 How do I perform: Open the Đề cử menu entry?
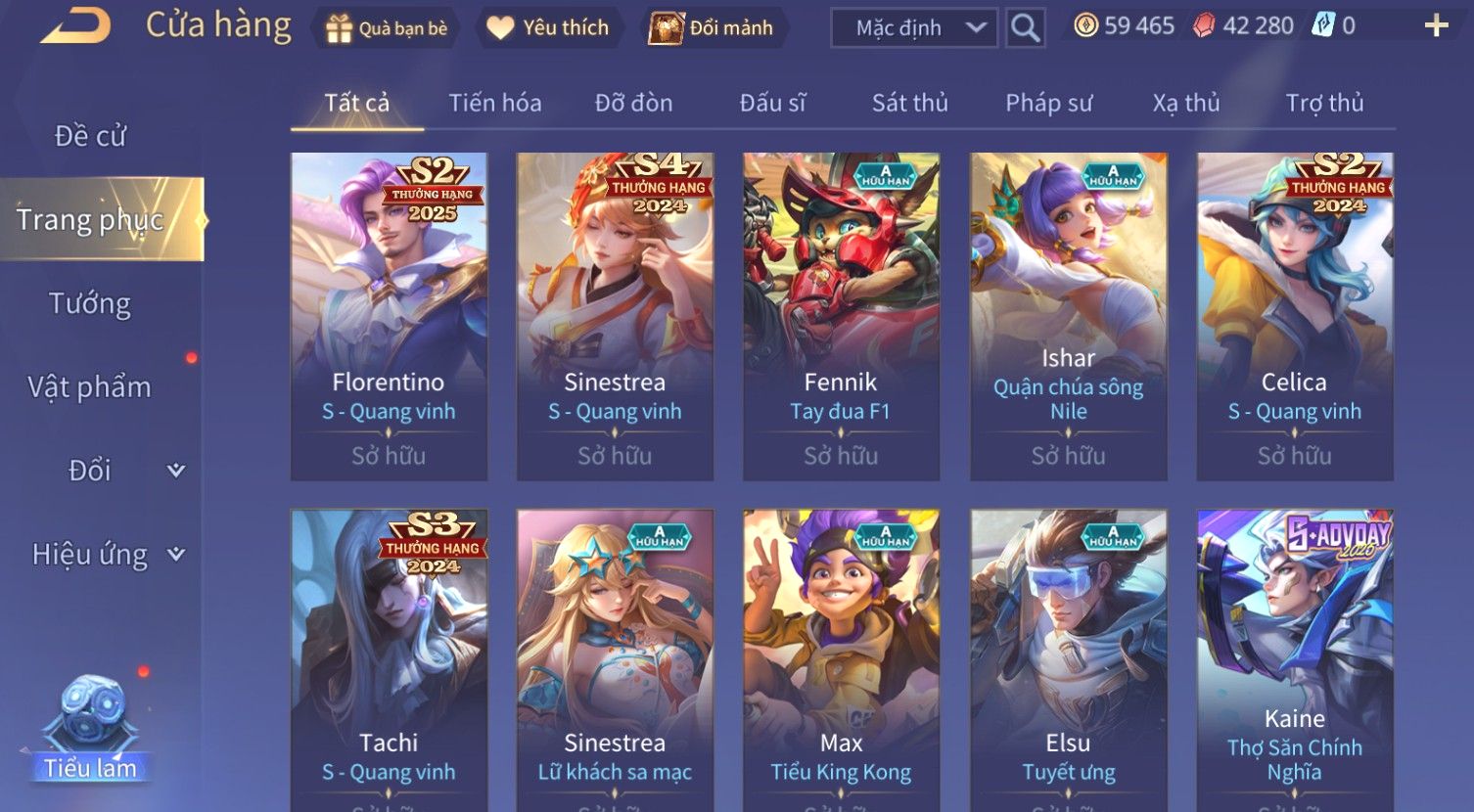(x=90, y=136)
